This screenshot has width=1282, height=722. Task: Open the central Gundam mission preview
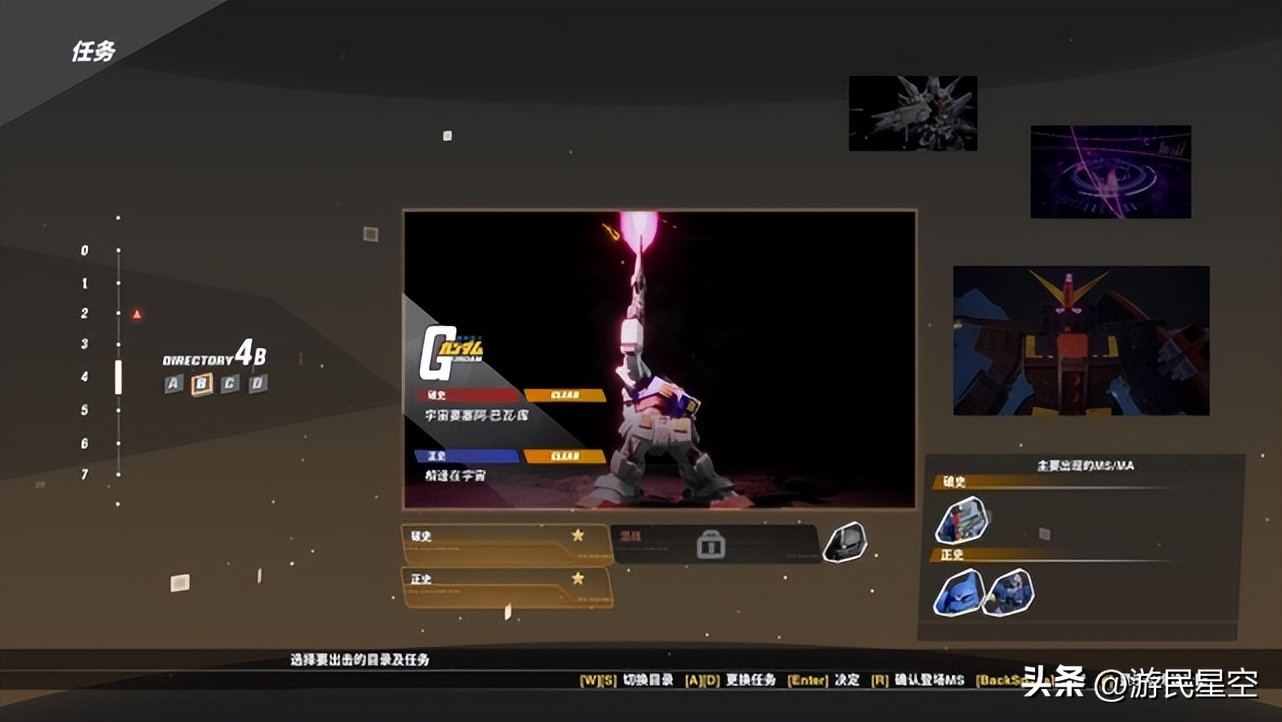659,359
